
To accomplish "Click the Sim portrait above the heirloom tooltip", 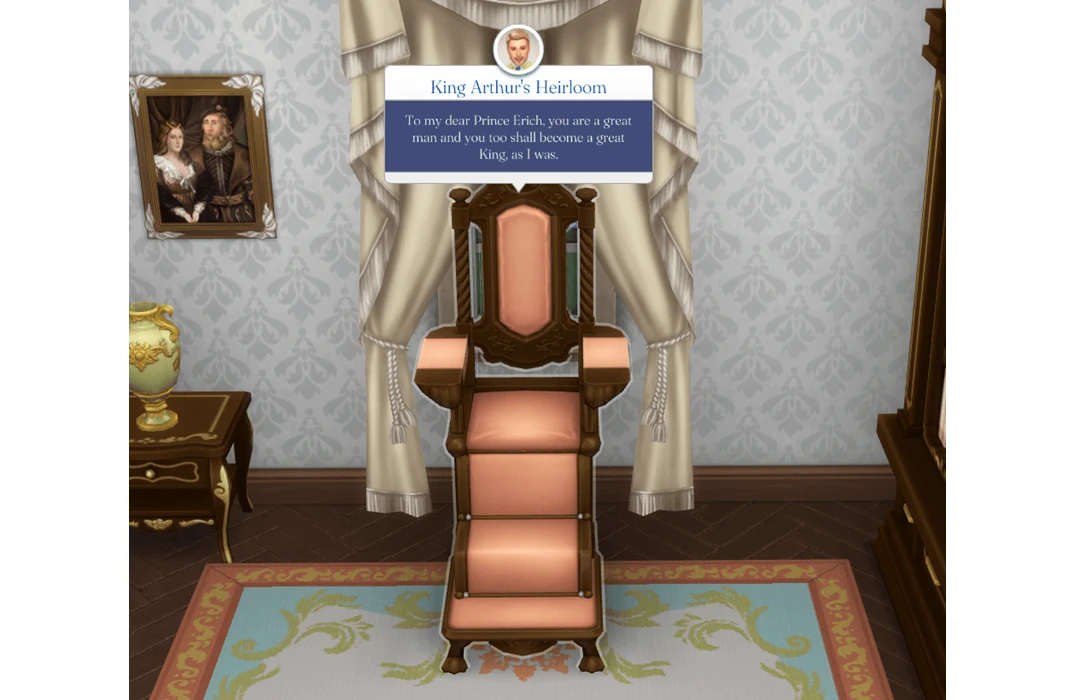I will 518,49.
